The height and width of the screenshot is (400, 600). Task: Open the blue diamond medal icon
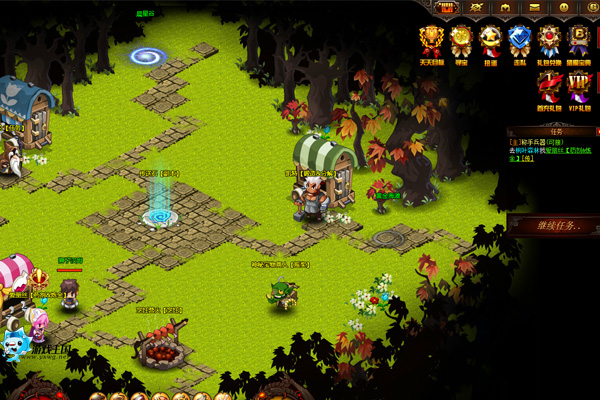click(x=519, y=42)
